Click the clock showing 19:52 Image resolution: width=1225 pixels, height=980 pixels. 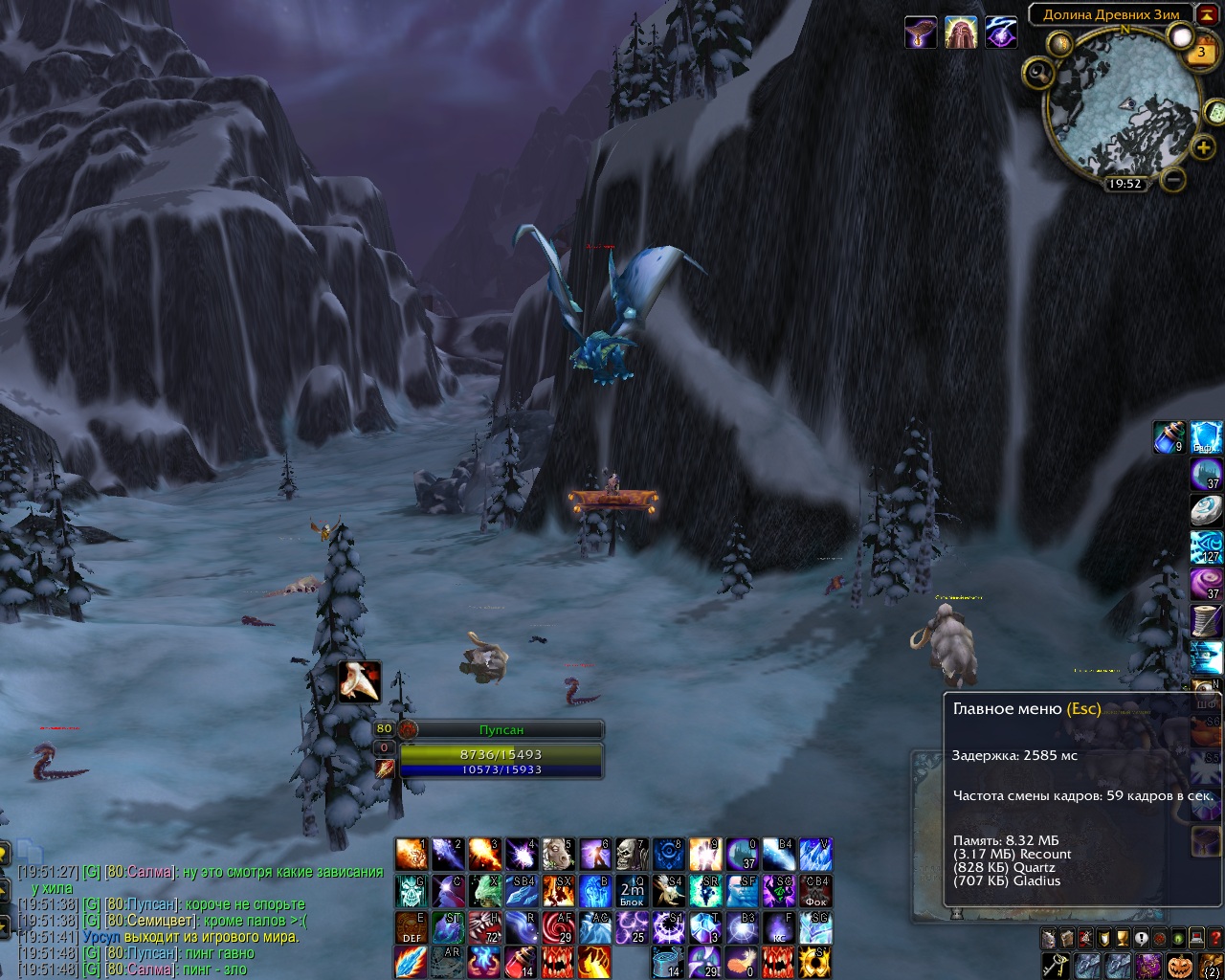(1125, 184)
